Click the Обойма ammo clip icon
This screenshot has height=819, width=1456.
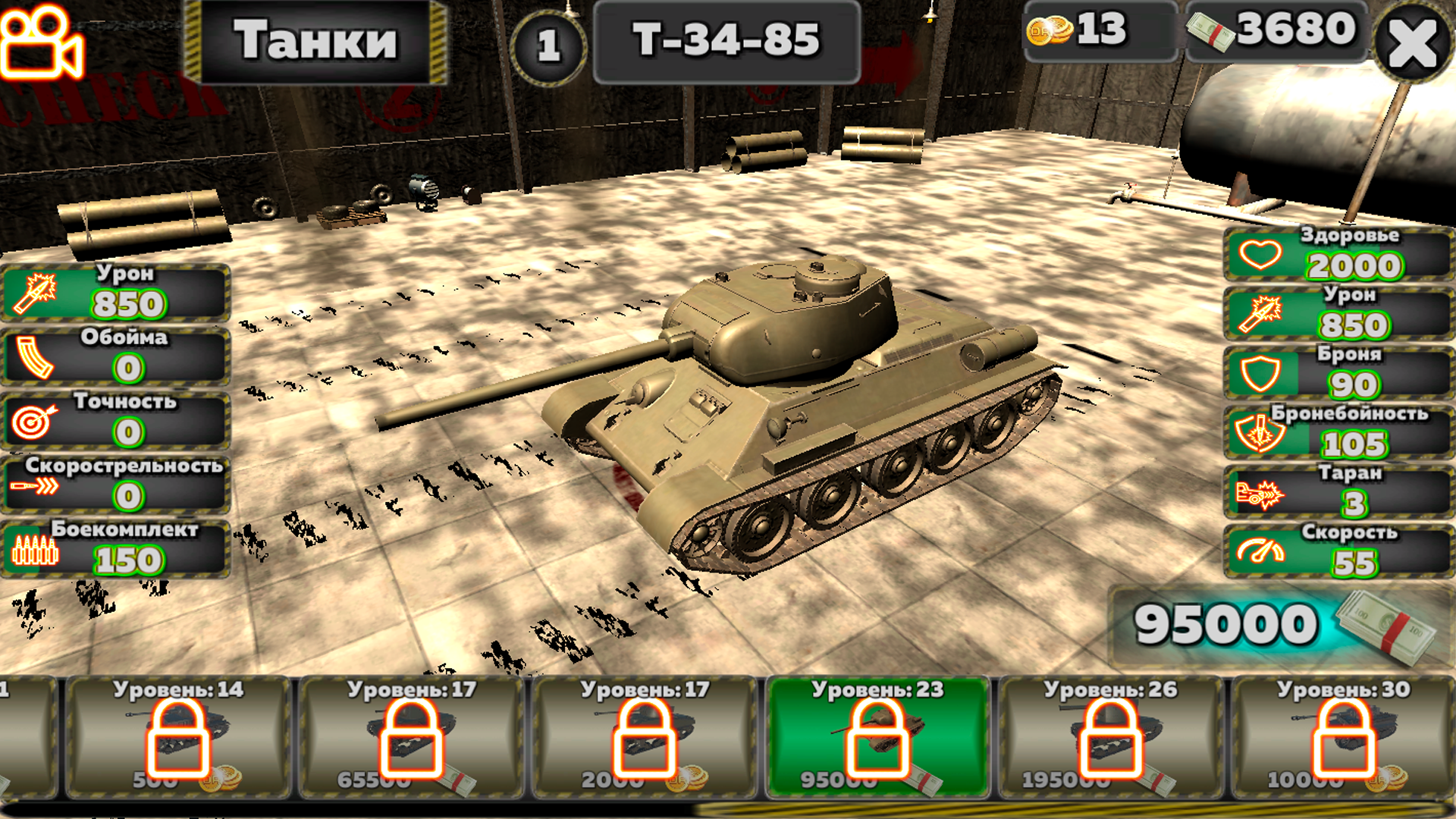pyautogui.click(x=34, y=359)
